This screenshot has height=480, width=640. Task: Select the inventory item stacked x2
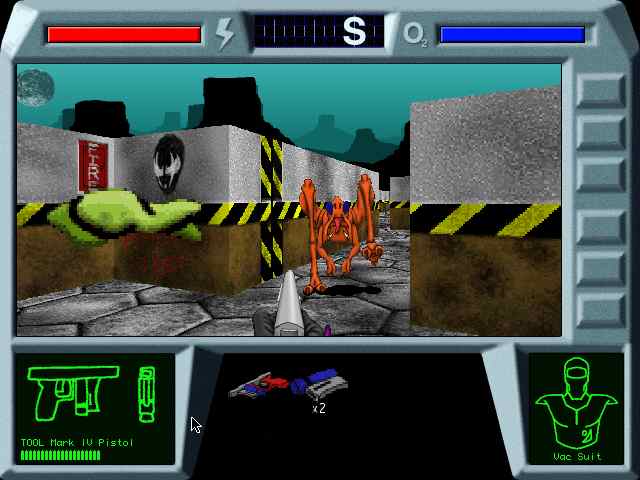coord(323,383)
